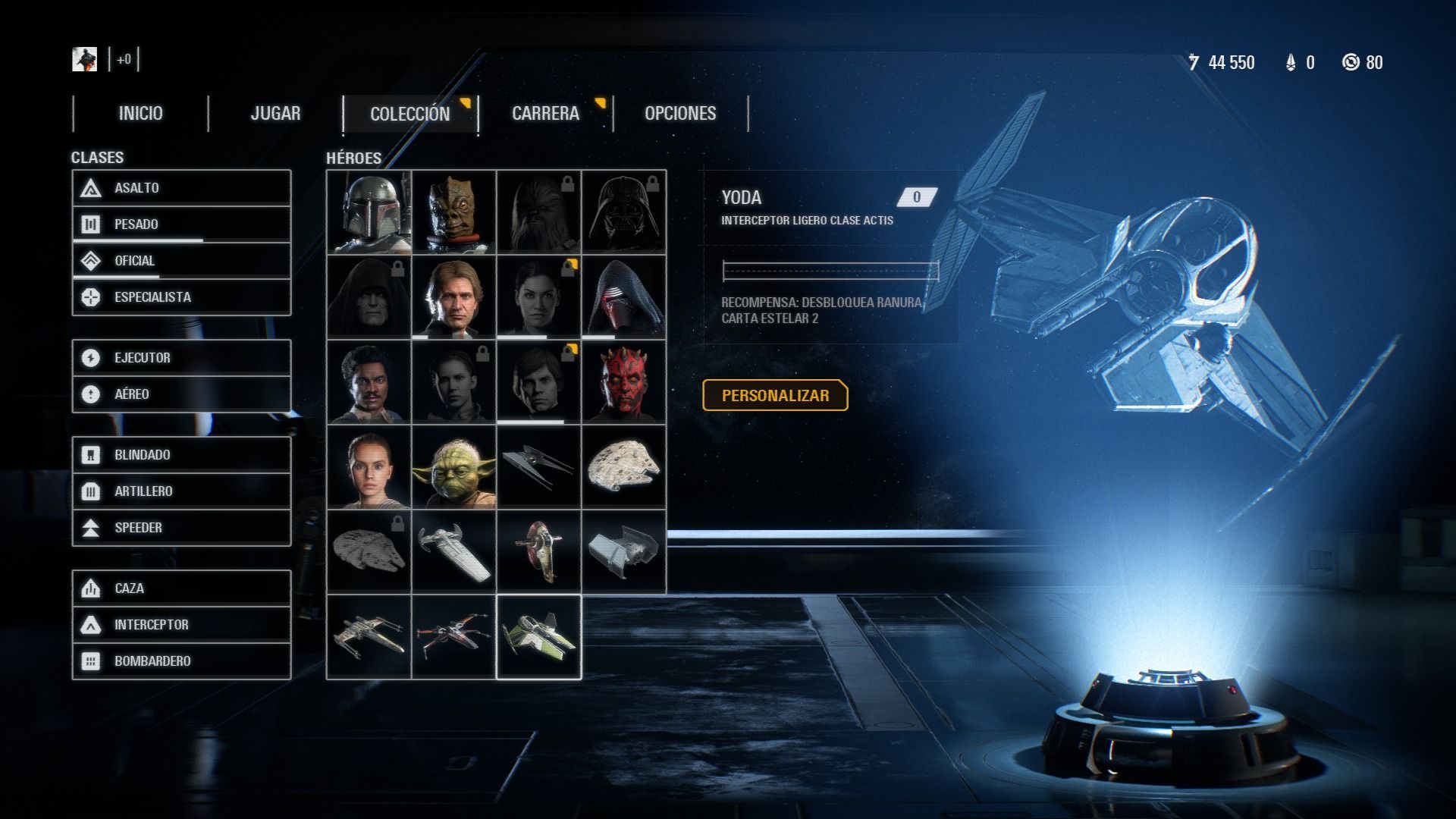Select the Boba Fett hero portrait
The width and height of the screenshot is (1456, 819).
pyautogui.click(x=369, y=212)
